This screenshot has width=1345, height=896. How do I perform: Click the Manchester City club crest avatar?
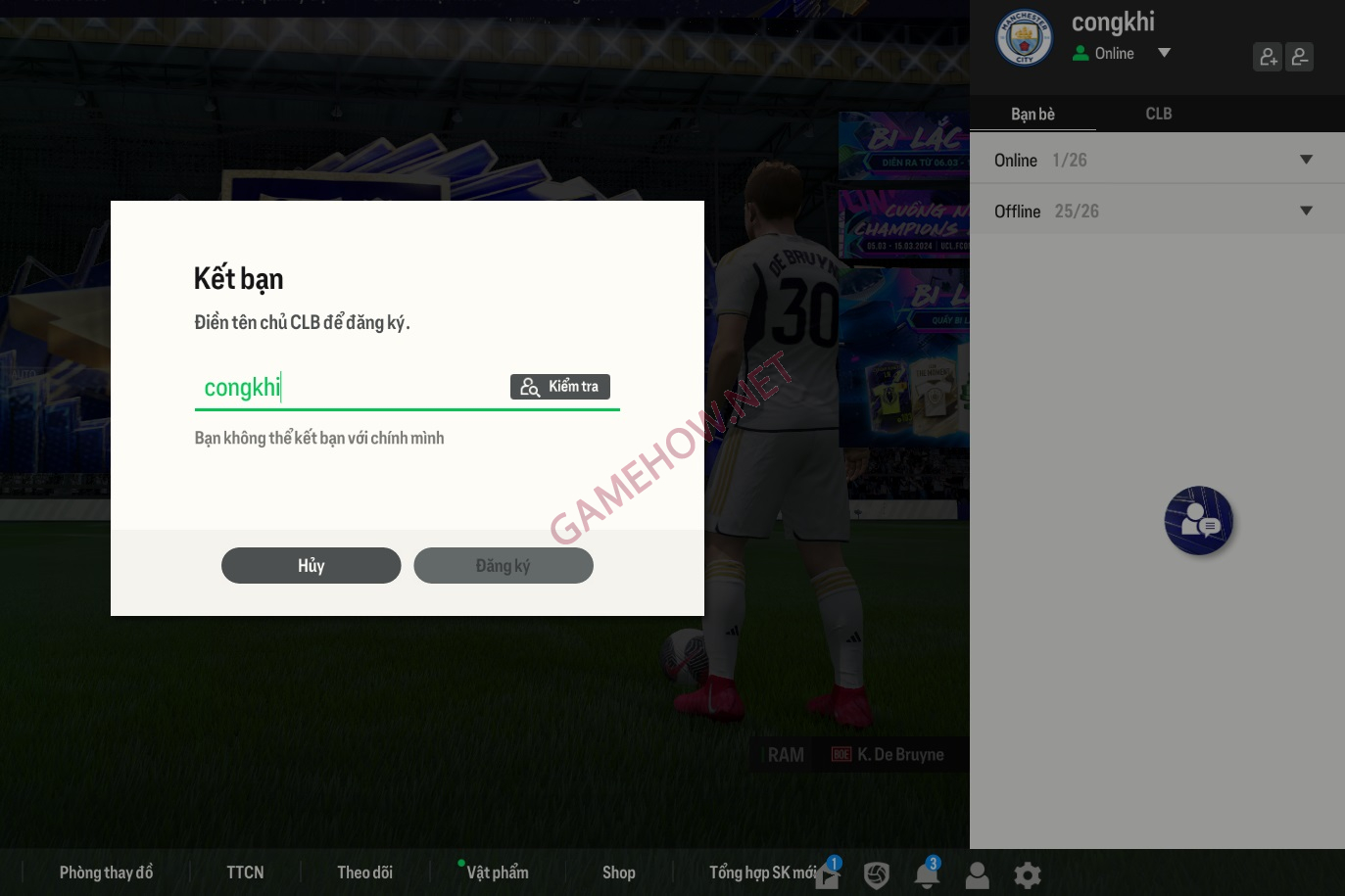1025,37
